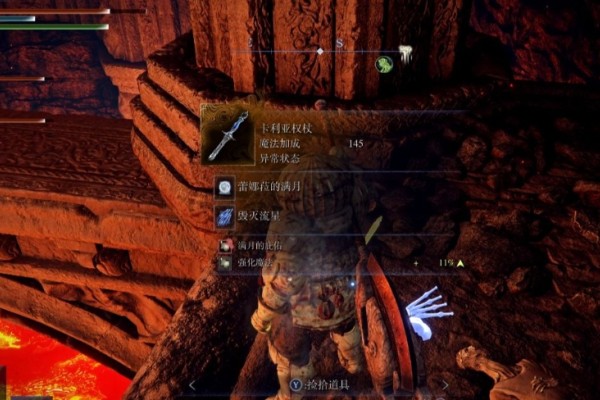The height and width of the screenshot is (400, 600).
Task: Select the 毁灭流星 sorcery entry
Action: [x=251, y=215]
